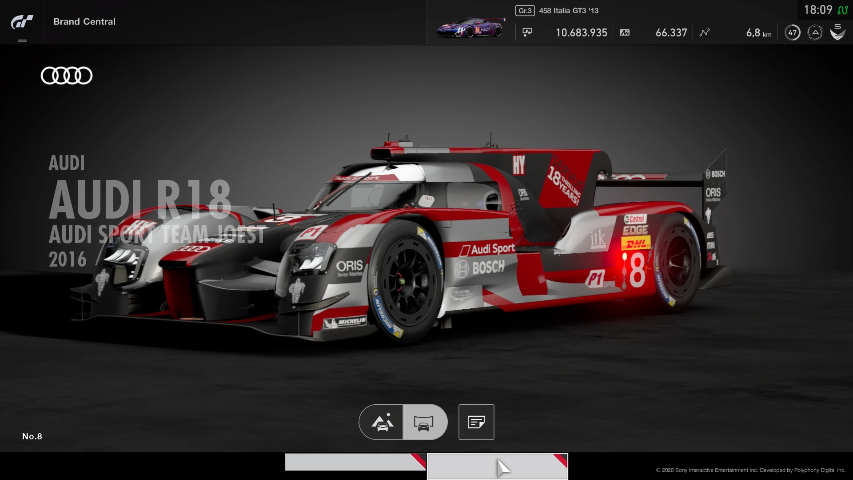Select the scenic car view toggle

coord(382,422)
